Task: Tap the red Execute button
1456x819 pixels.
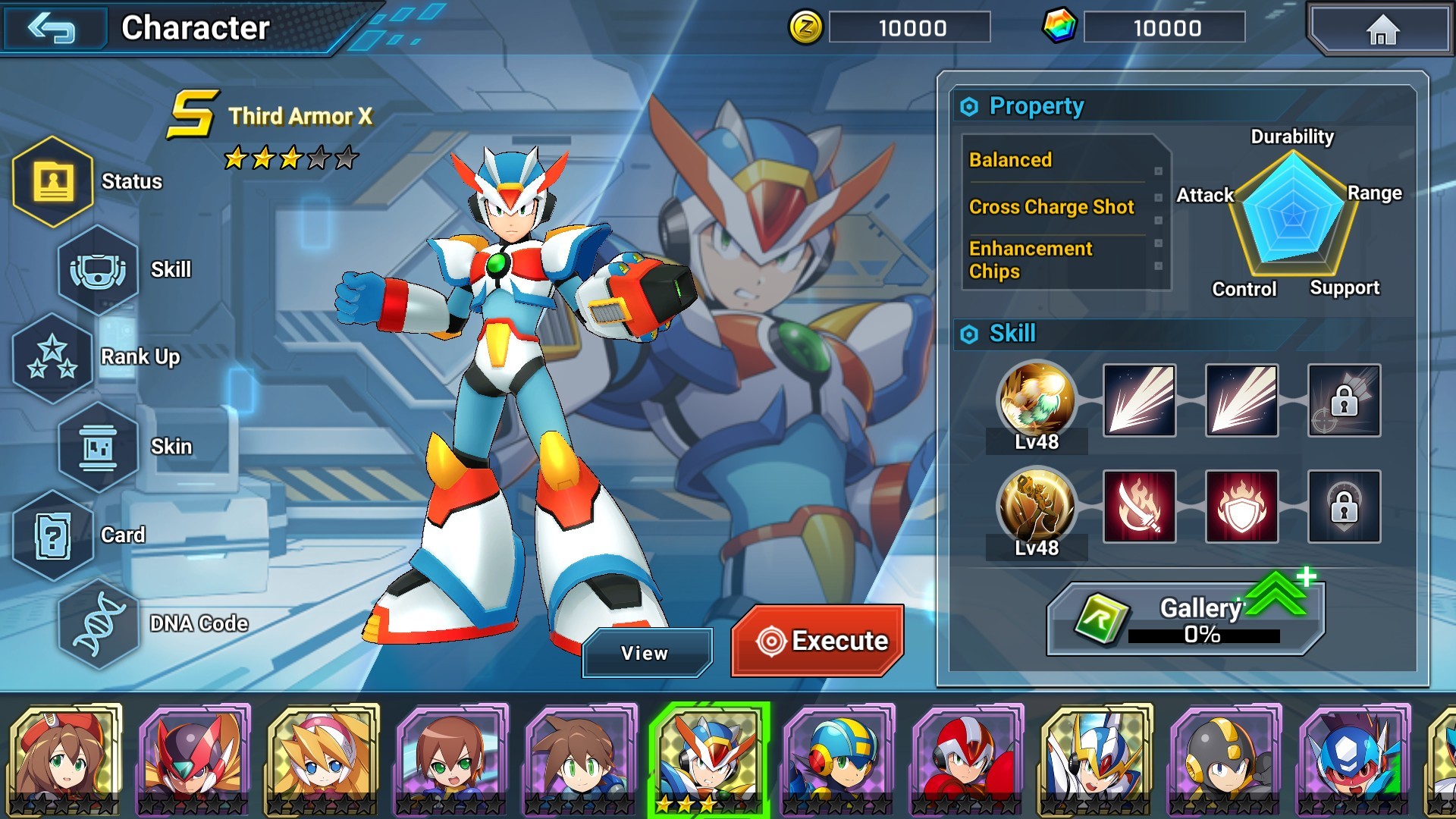Action: click(817, 641)
